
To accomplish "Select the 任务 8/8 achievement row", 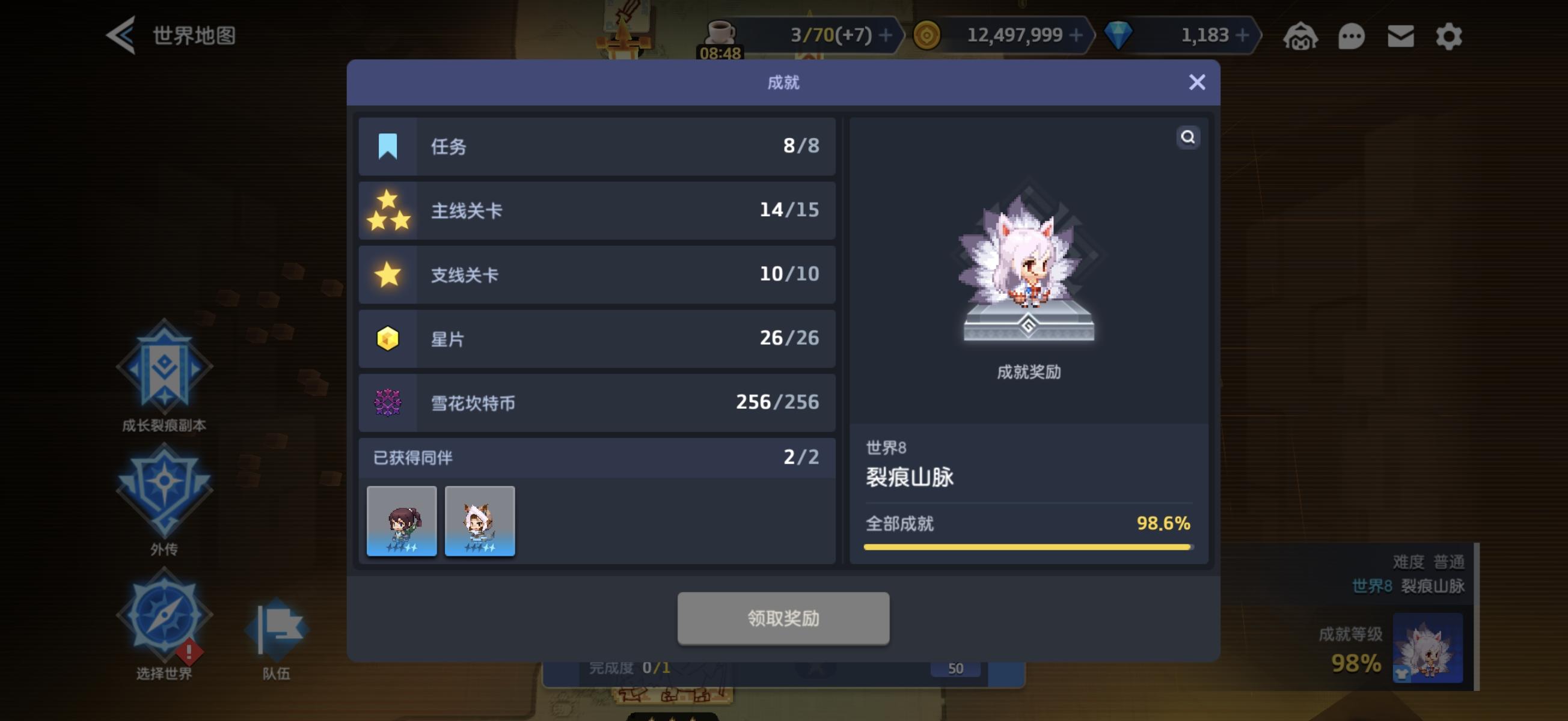I will tap(598, 146).
